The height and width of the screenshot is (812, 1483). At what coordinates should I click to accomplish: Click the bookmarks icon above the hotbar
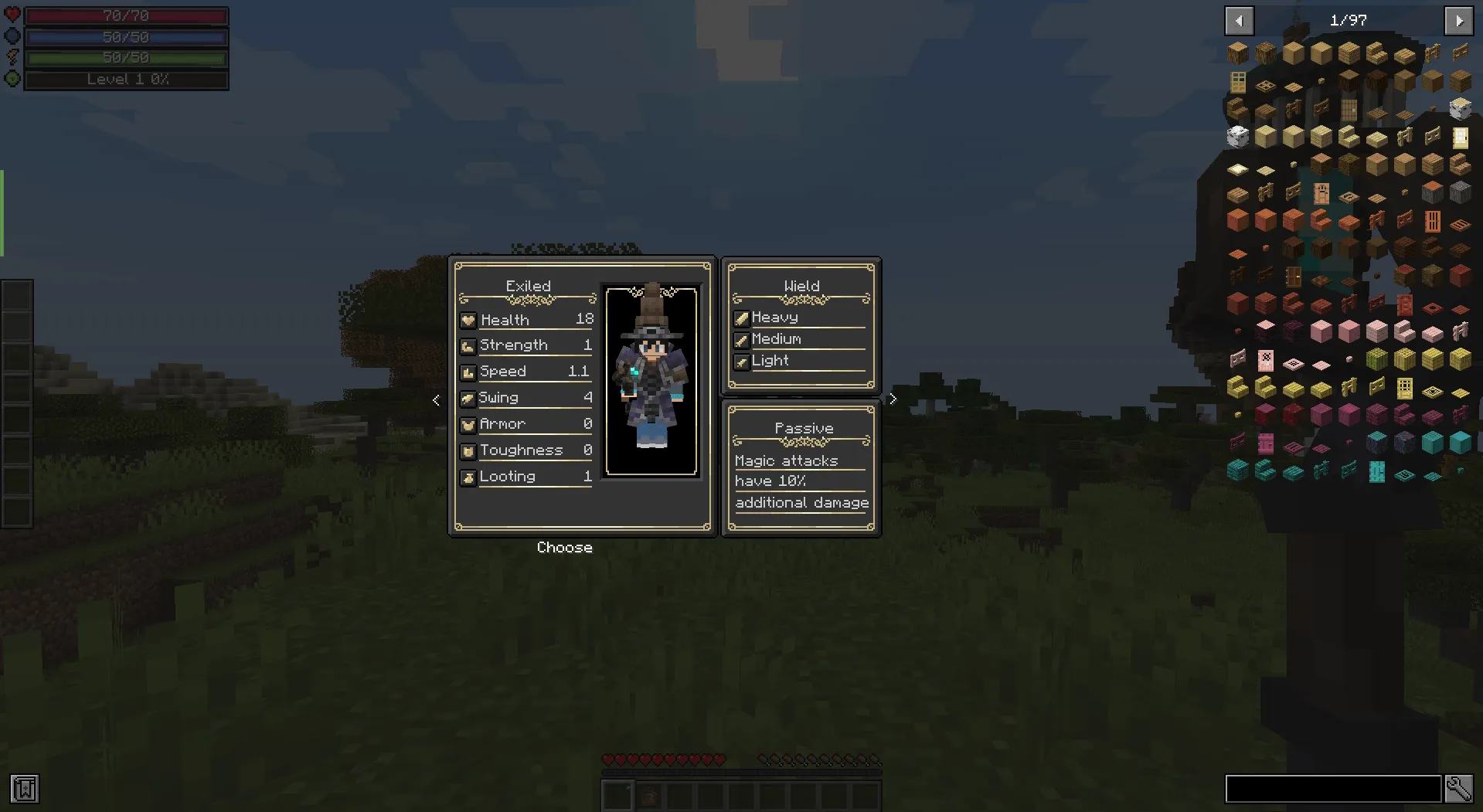[x=26, y=789]
